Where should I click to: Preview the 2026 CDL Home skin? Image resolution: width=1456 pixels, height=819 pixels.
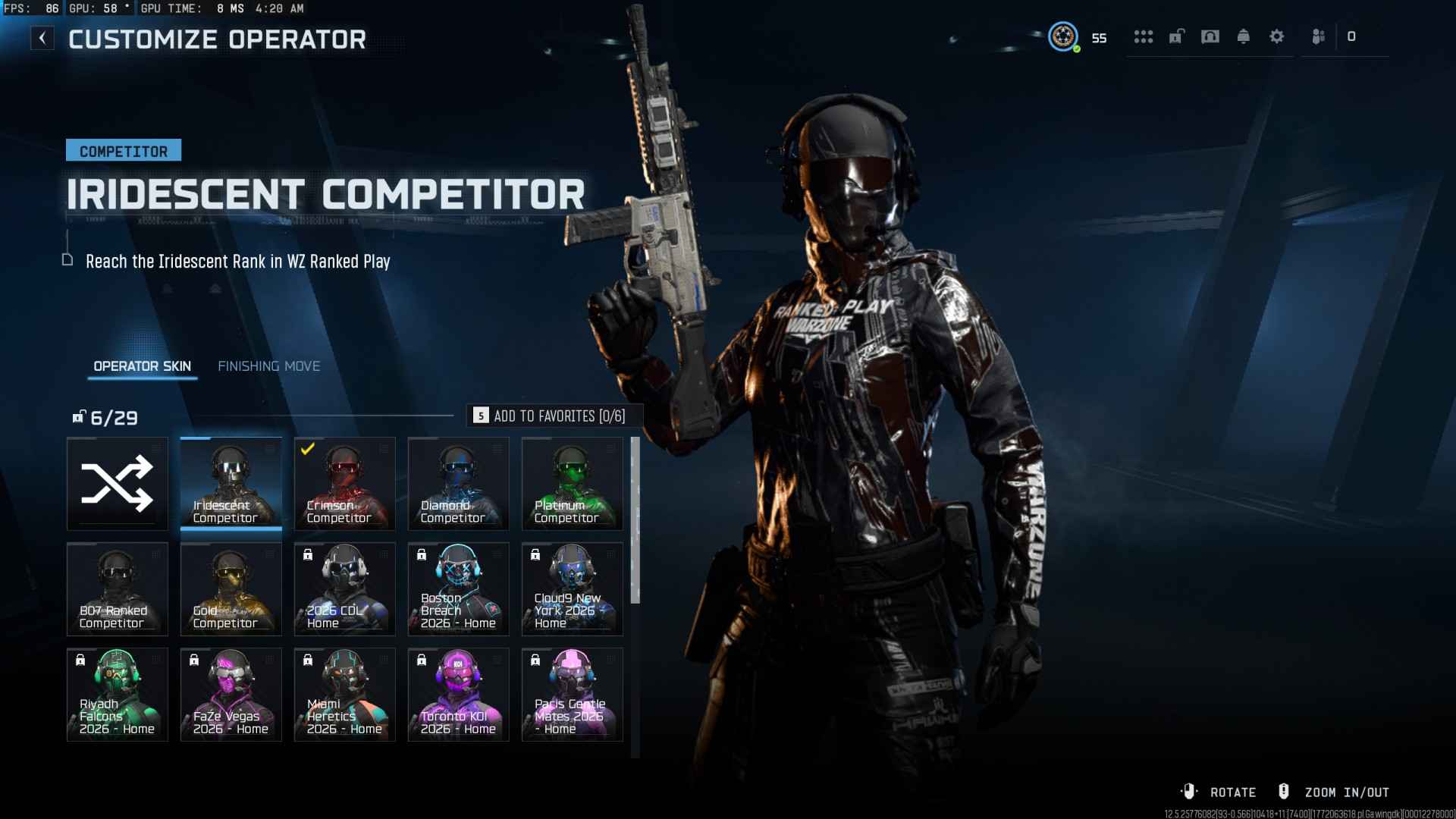tap(345, 589)
